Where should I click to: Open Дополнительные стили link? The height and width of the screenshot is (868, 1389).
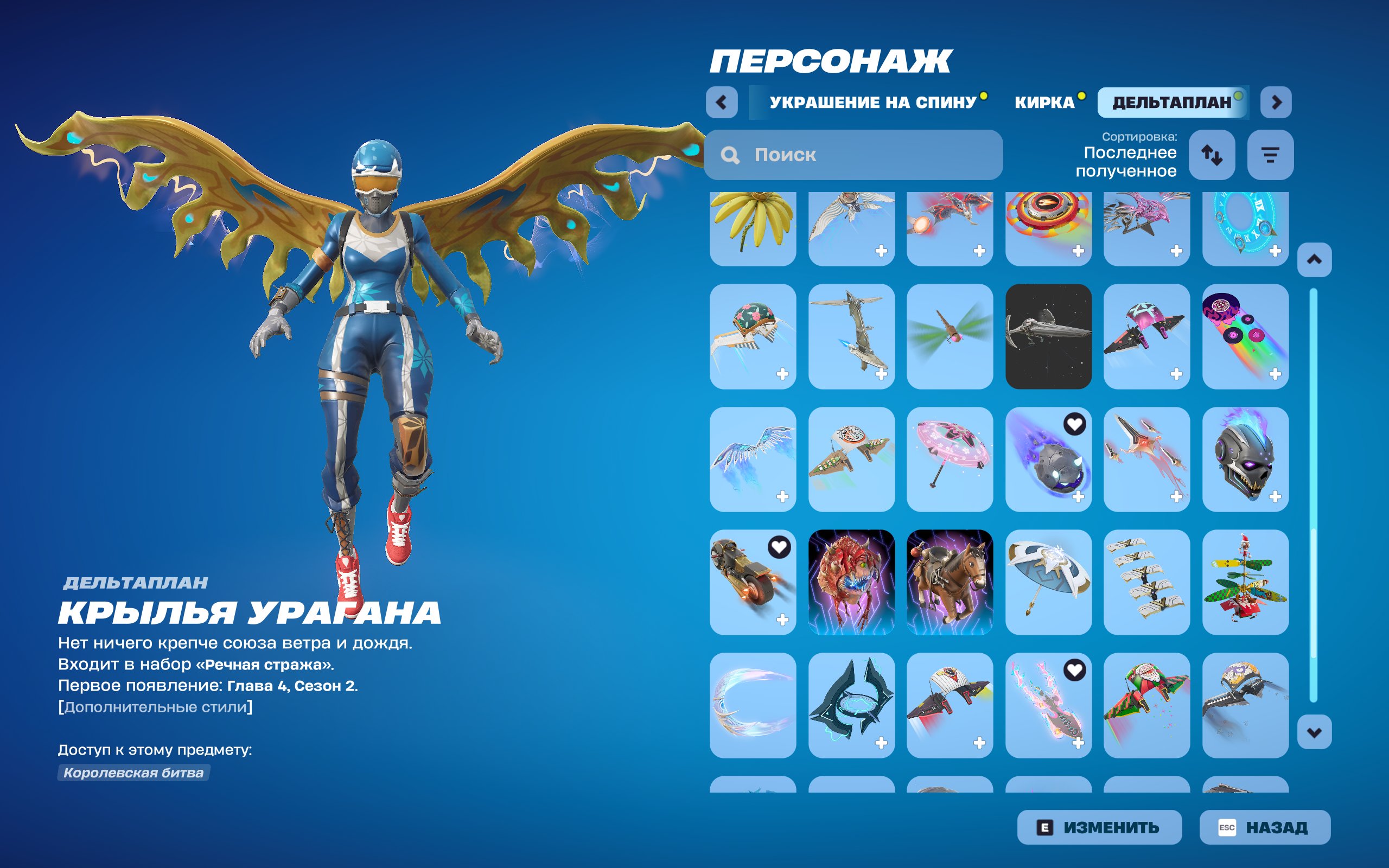(x=154, y=706)
